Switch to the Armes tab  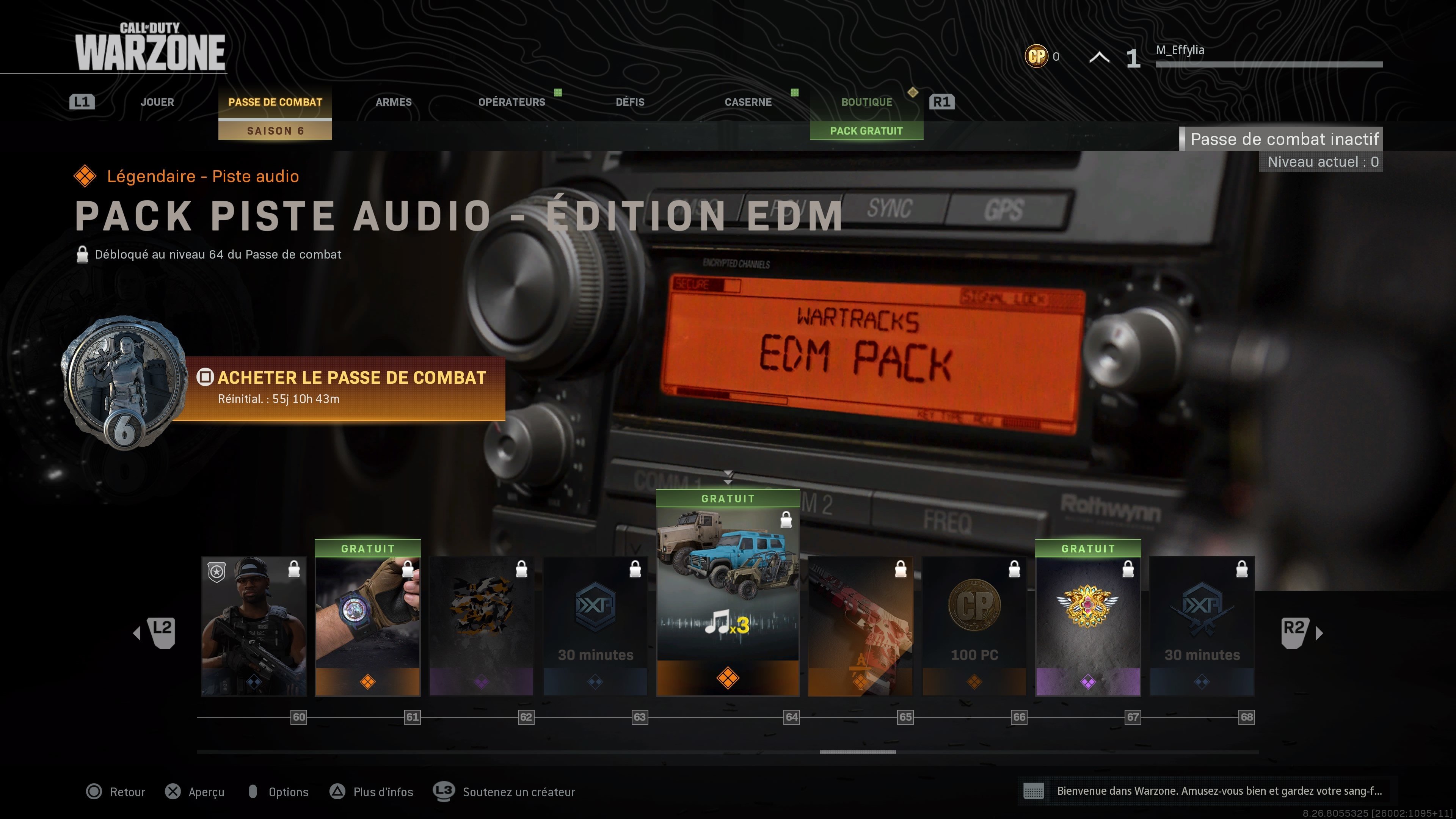point(394,102)
